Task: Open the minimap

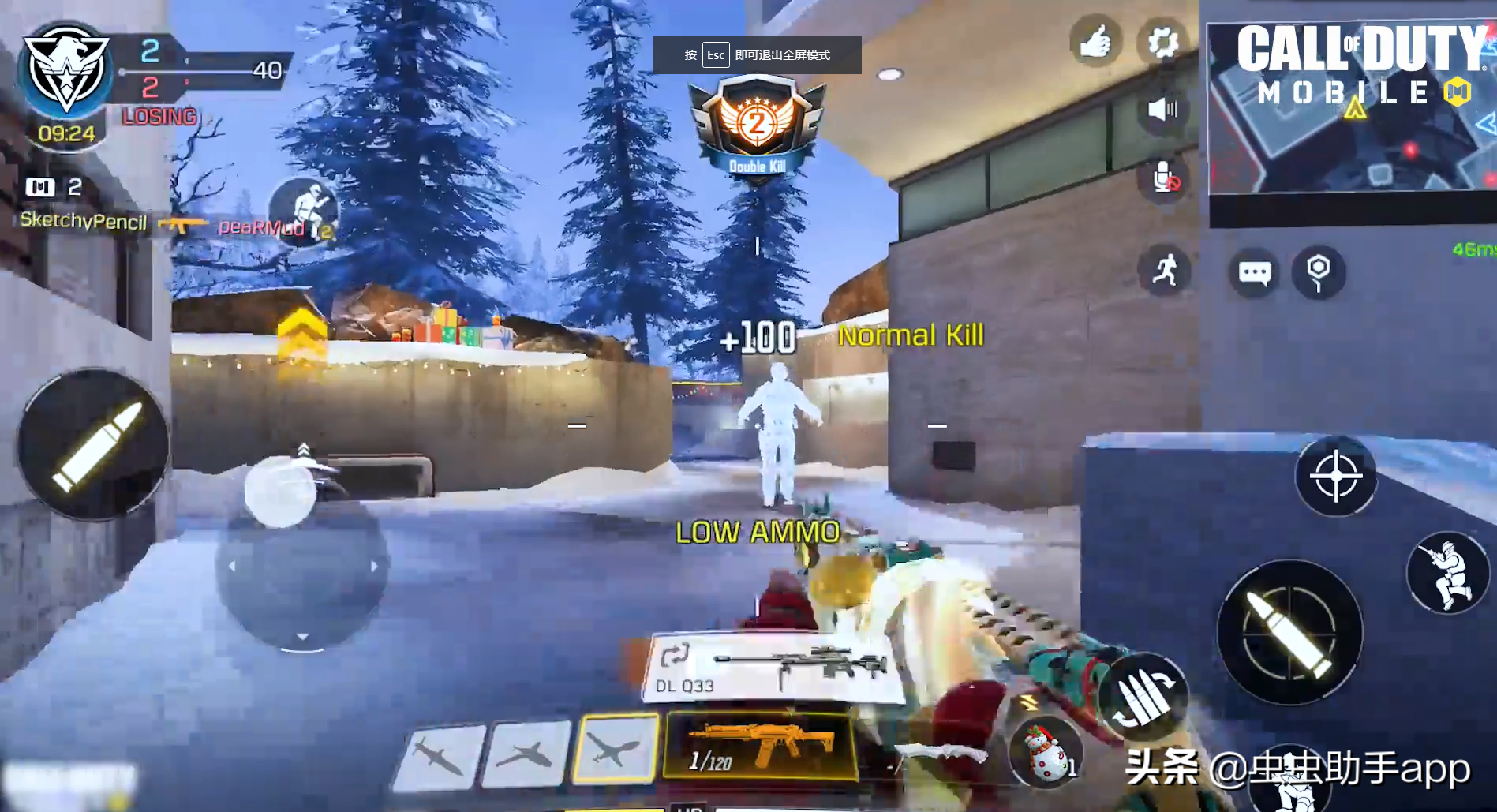Action: (x=1351, y=110)
